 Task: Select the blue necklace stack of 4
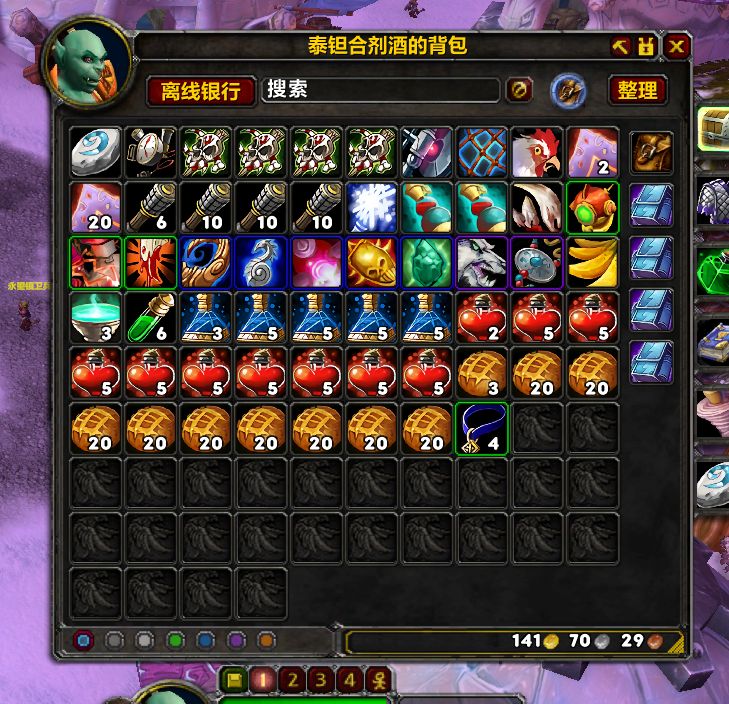(481, 427)
